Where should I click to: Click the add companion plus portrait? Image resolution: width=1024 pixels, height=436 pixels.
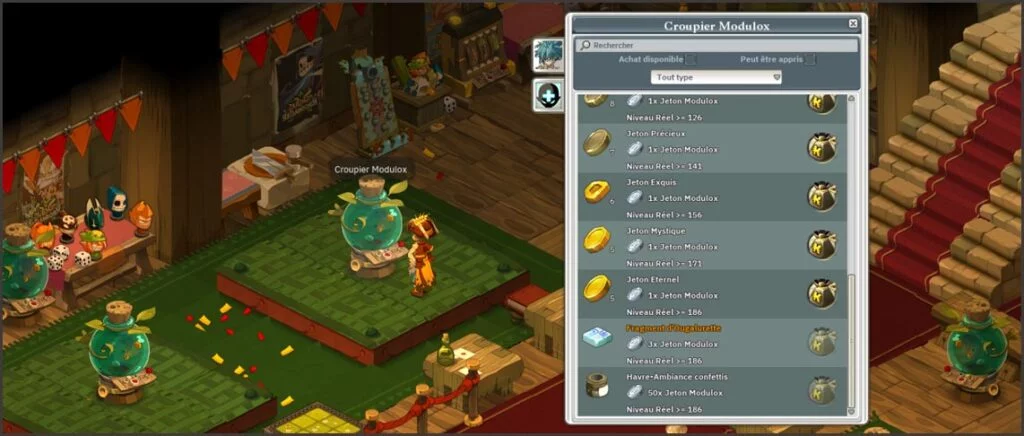[x=548, y=96]
